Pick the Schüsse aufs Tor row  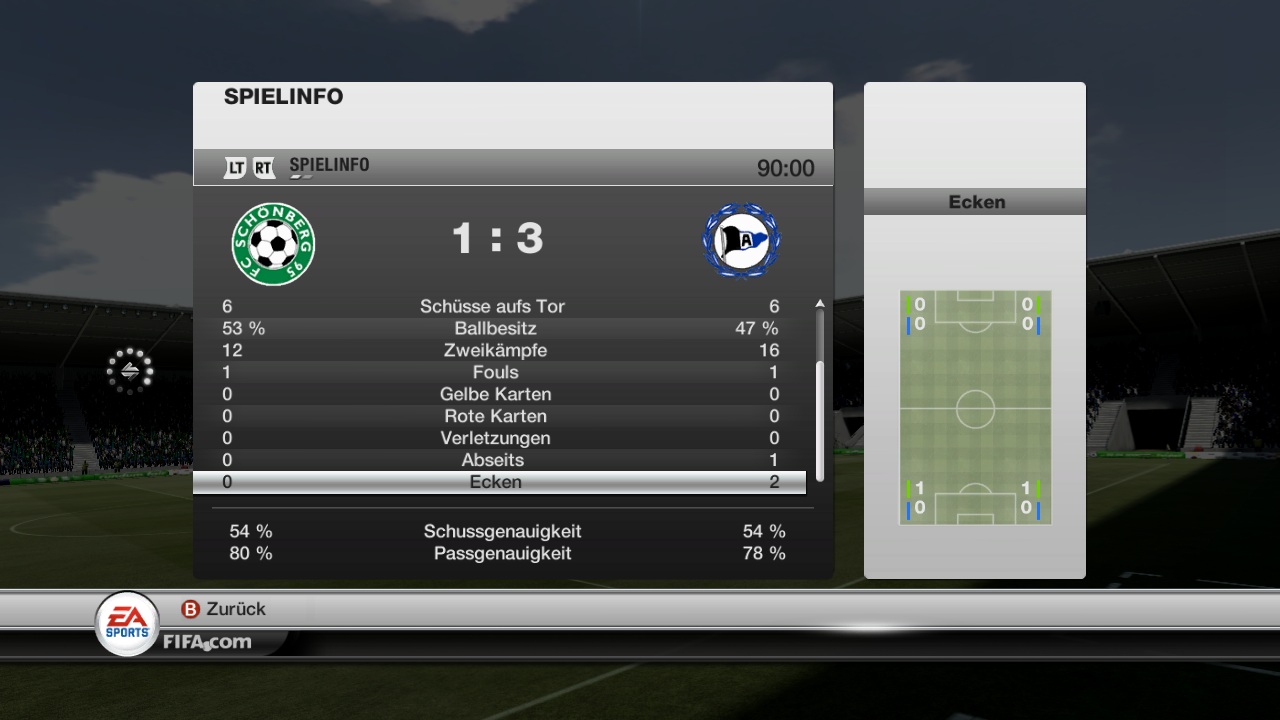pyautogui.click(x=497, y=306)
